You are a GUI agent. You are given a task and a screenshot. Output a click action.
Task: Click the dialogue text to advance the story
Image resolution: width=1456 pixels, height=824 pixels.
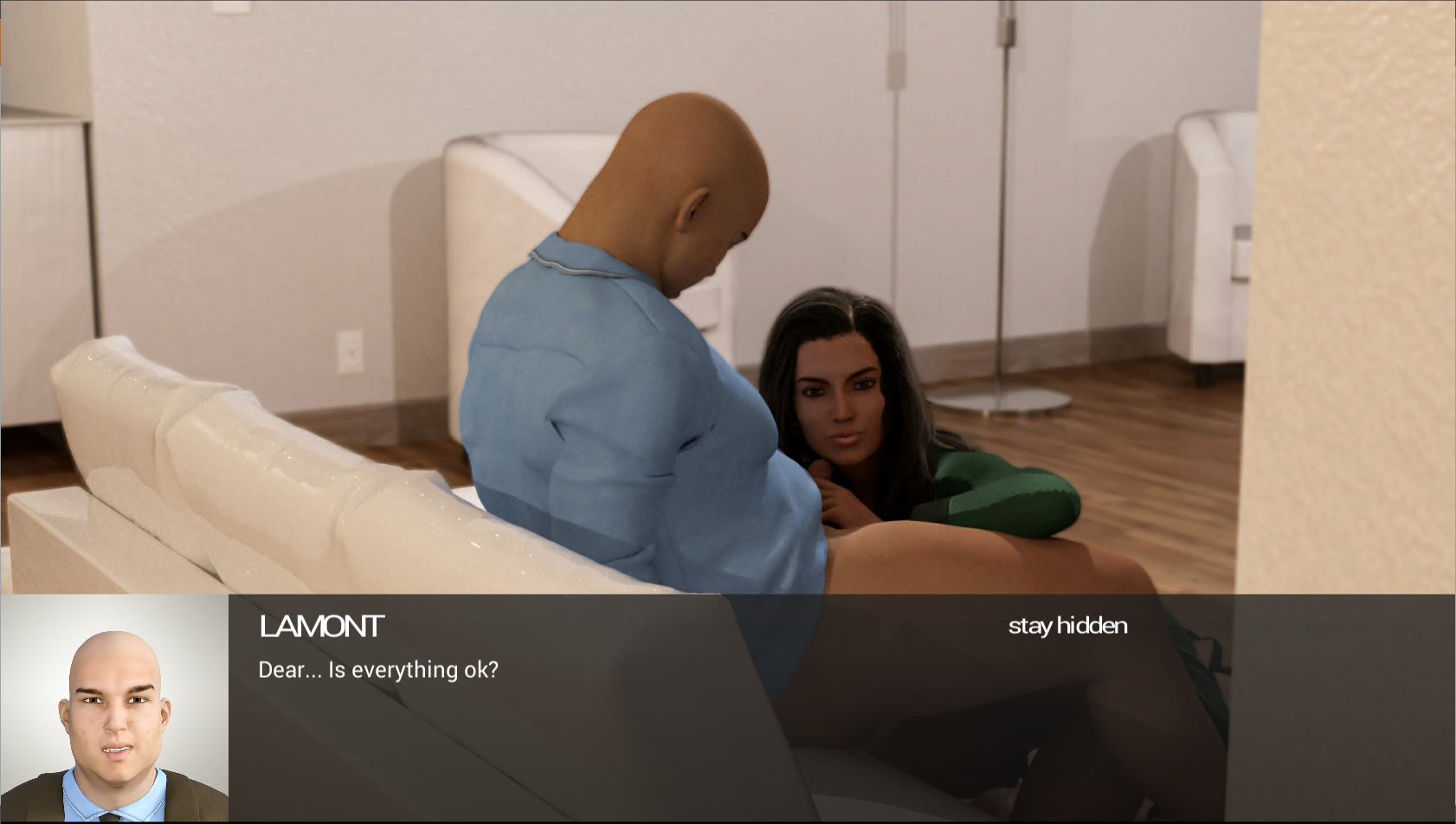[x=378, y=669]
